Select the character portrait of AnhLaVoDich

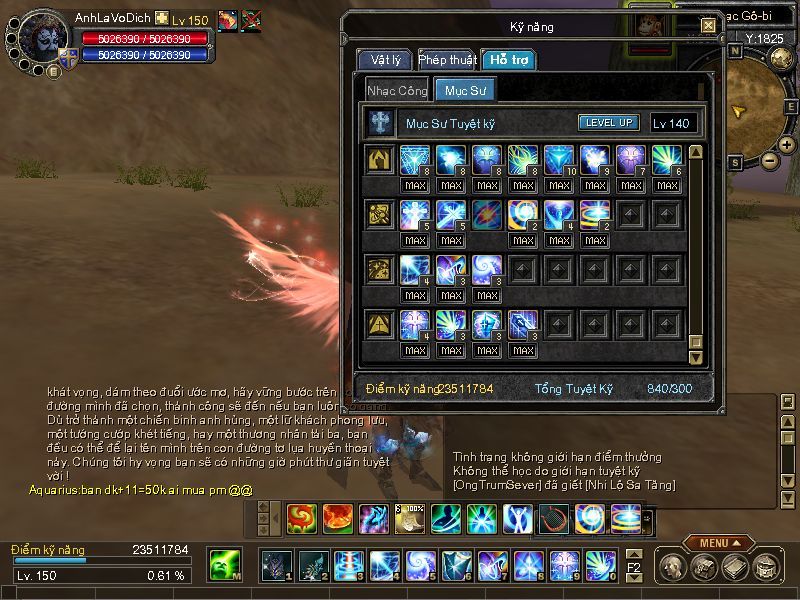click(x=42, y=37)
